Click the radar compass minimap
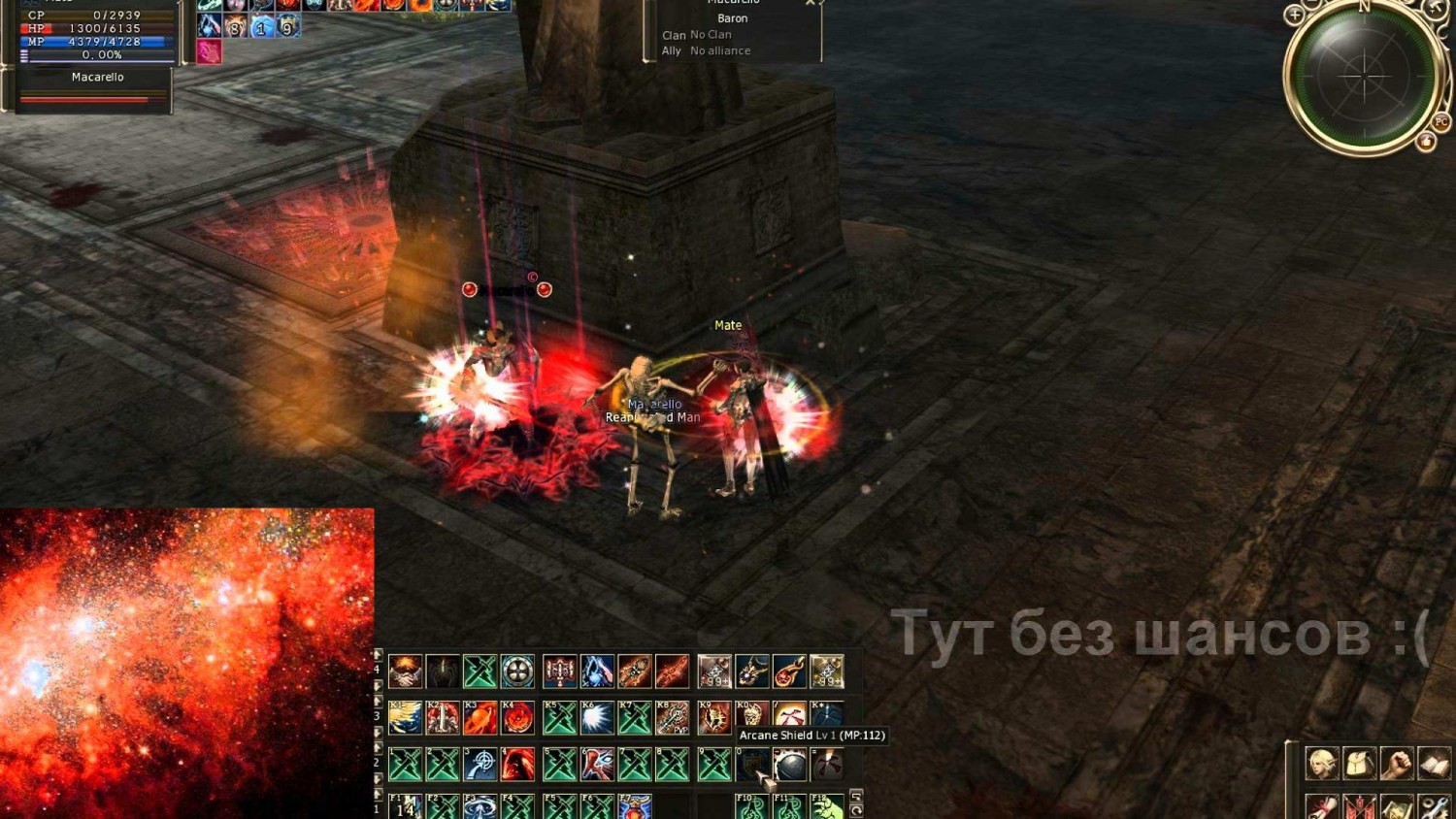 click(x=1363, y=76)
